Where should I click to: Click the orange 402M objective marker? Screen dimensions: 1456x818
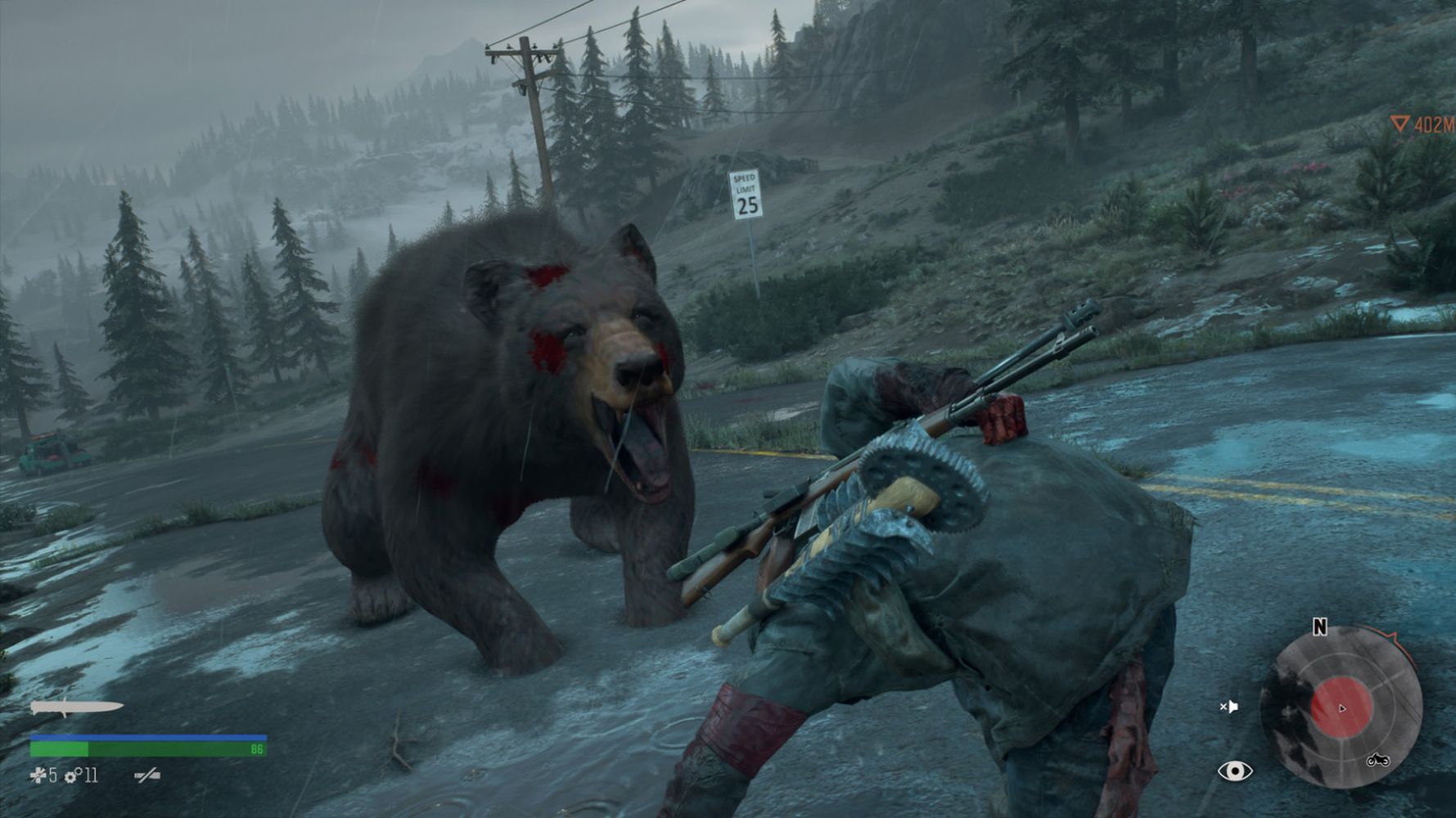pyautogui.click(x=1422, y=124)
